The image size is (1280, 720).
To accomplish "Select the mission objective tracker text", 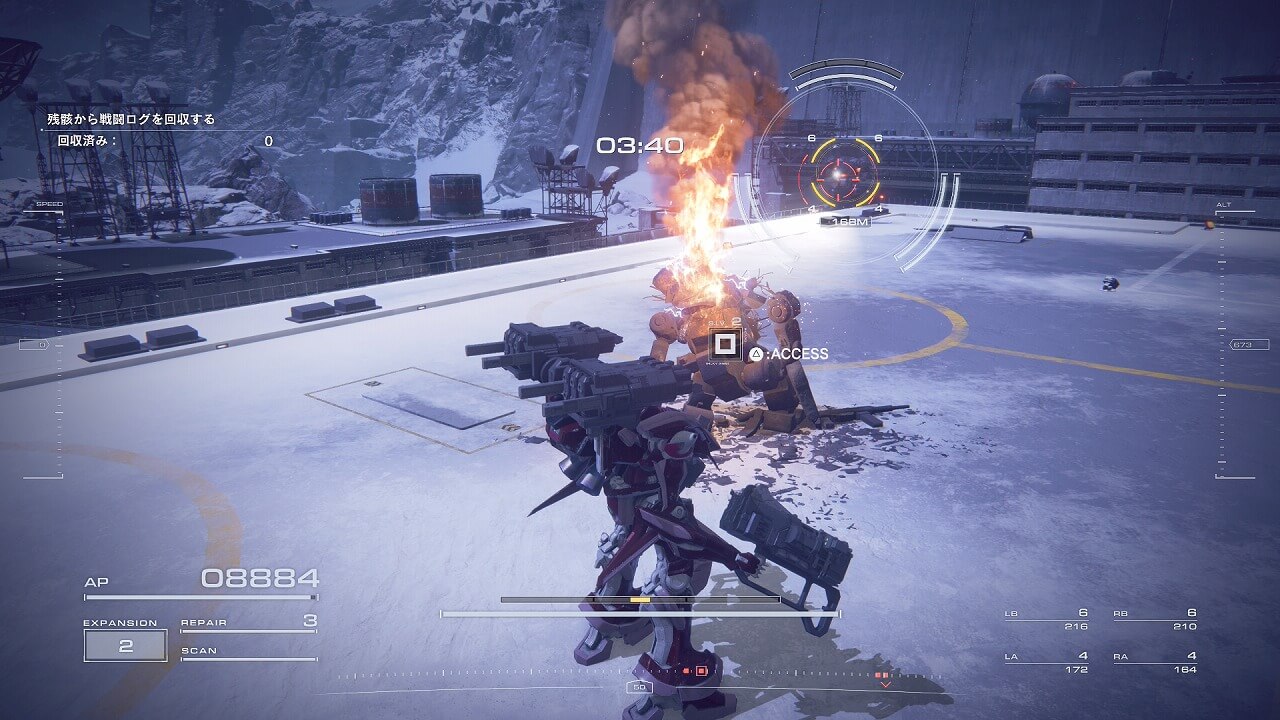I will pos(131,119).
